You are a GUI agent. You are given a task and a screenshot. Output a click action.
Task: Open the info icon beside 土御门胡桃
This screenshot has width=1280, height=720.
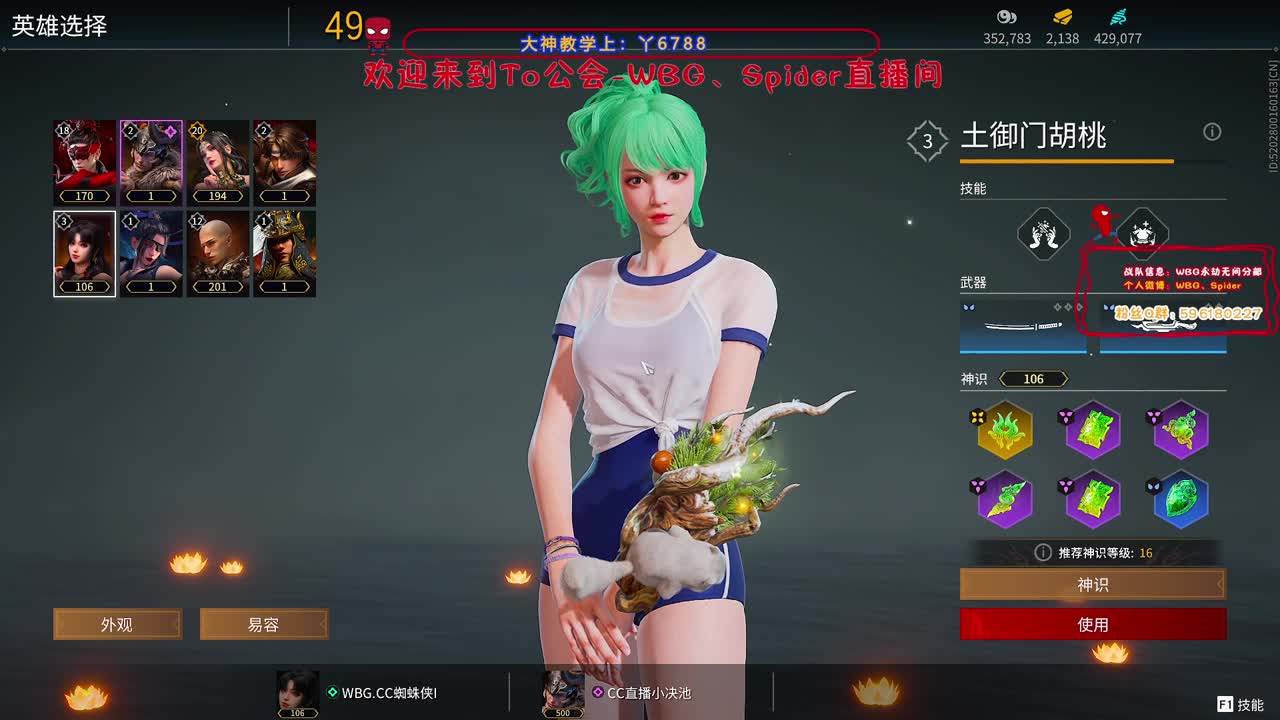(1212, 132)
